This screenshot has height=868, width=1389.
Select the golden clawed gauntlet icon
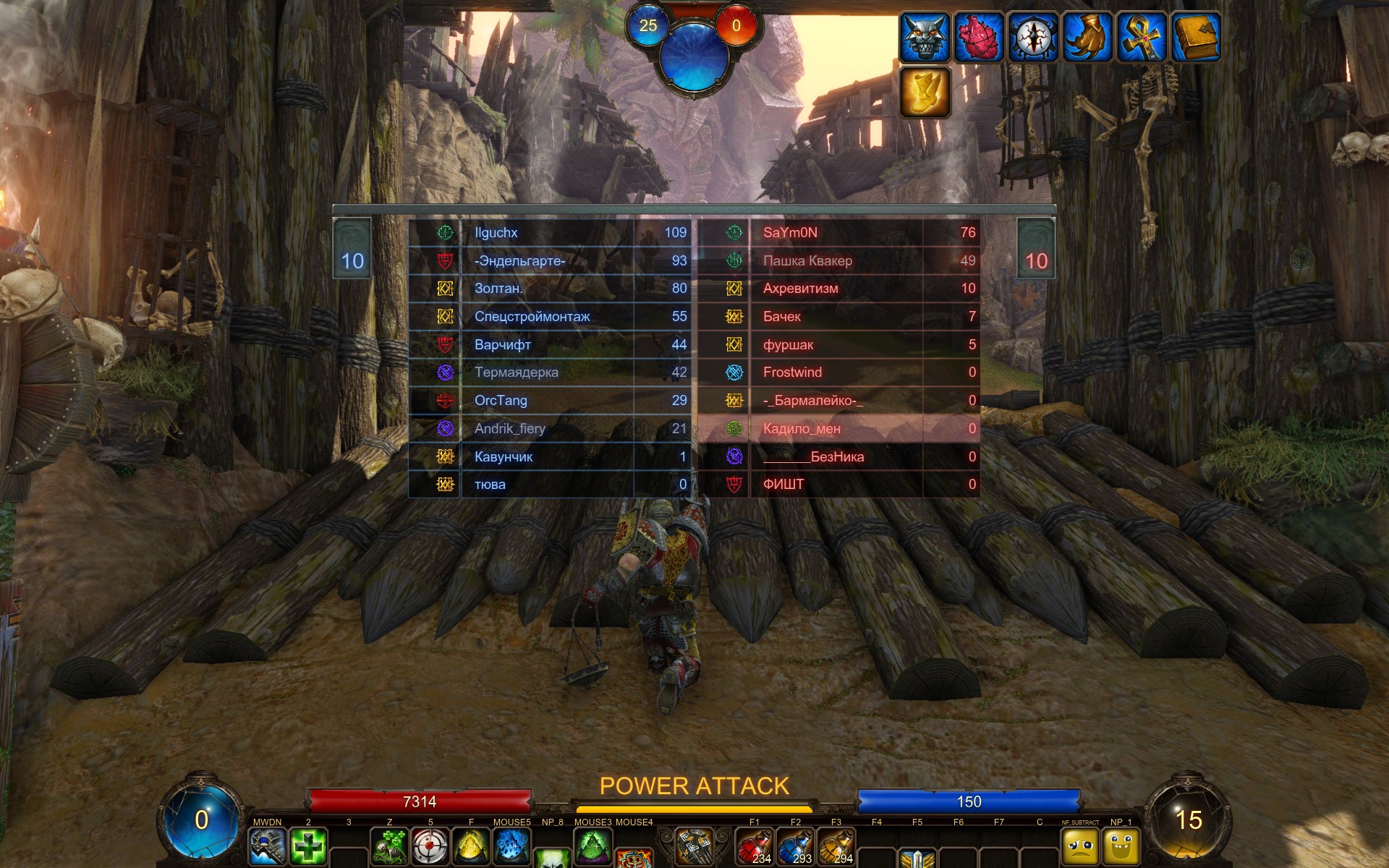point(1087,37)
